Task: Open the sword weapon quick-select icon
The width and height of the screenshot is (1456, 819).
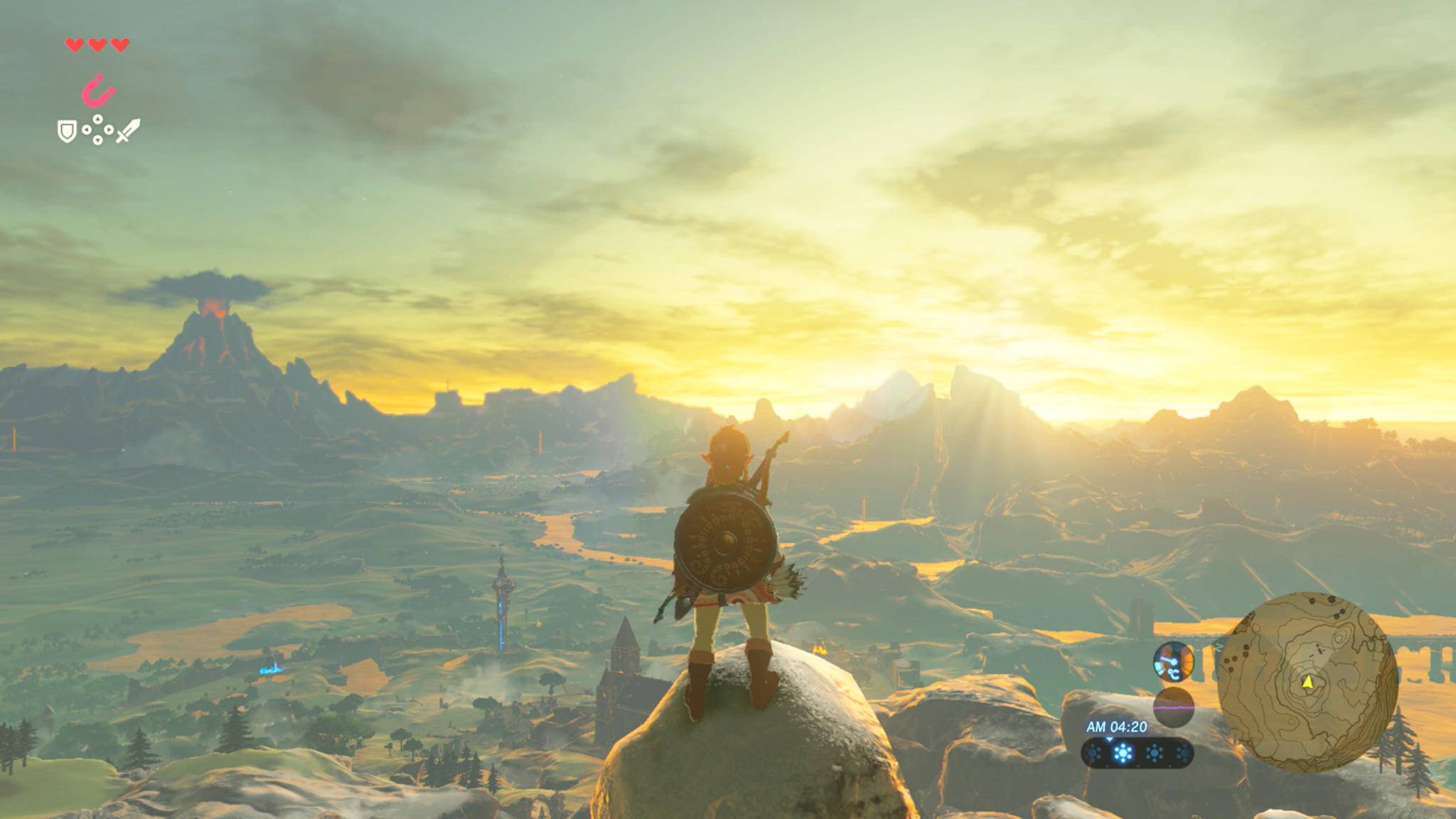Action: pos(128,131)
